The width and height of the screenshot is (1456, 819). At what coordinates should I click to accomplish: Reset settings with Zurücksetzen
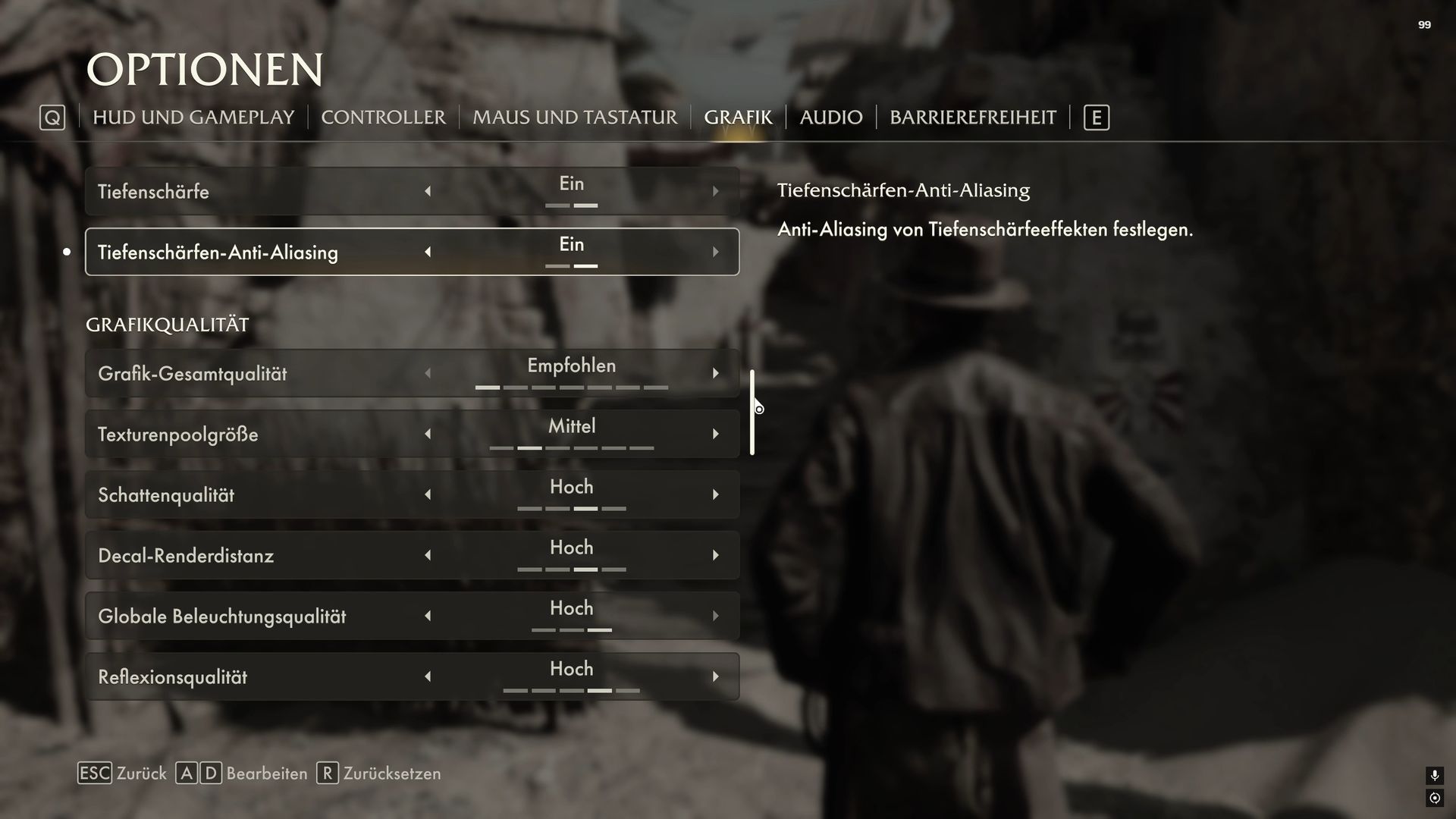[379, 773]
